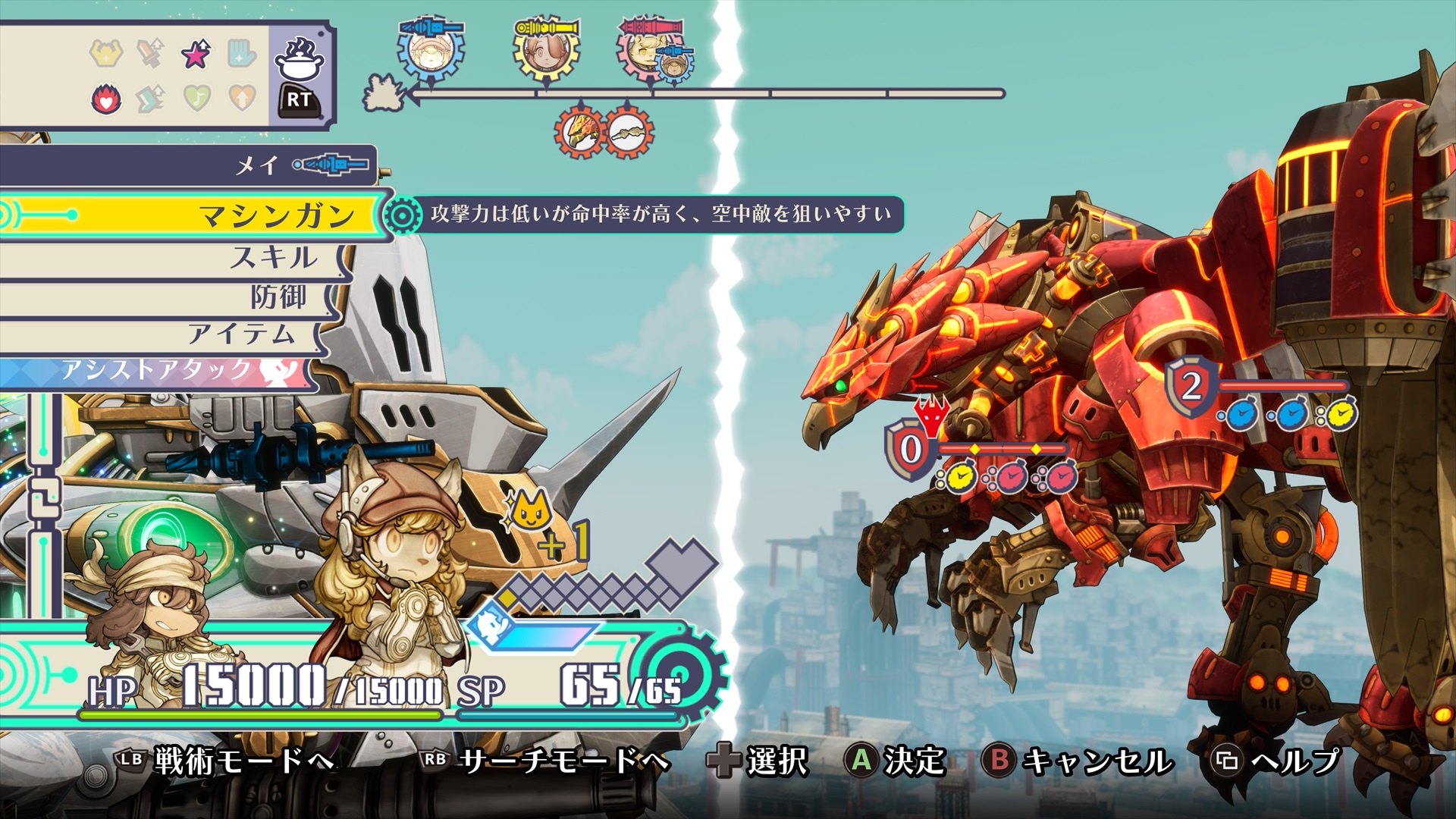
Task: Select the マシンガン attack command
Action: coord(277,216)
